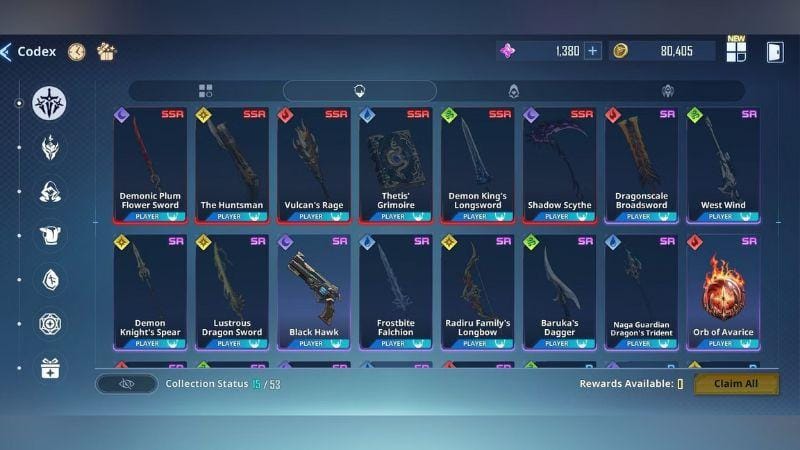Open the Shadow Scythe weapon entry
Image resolution: width=800 pixels, height=450 pixels.
click(x=560, y=165)
